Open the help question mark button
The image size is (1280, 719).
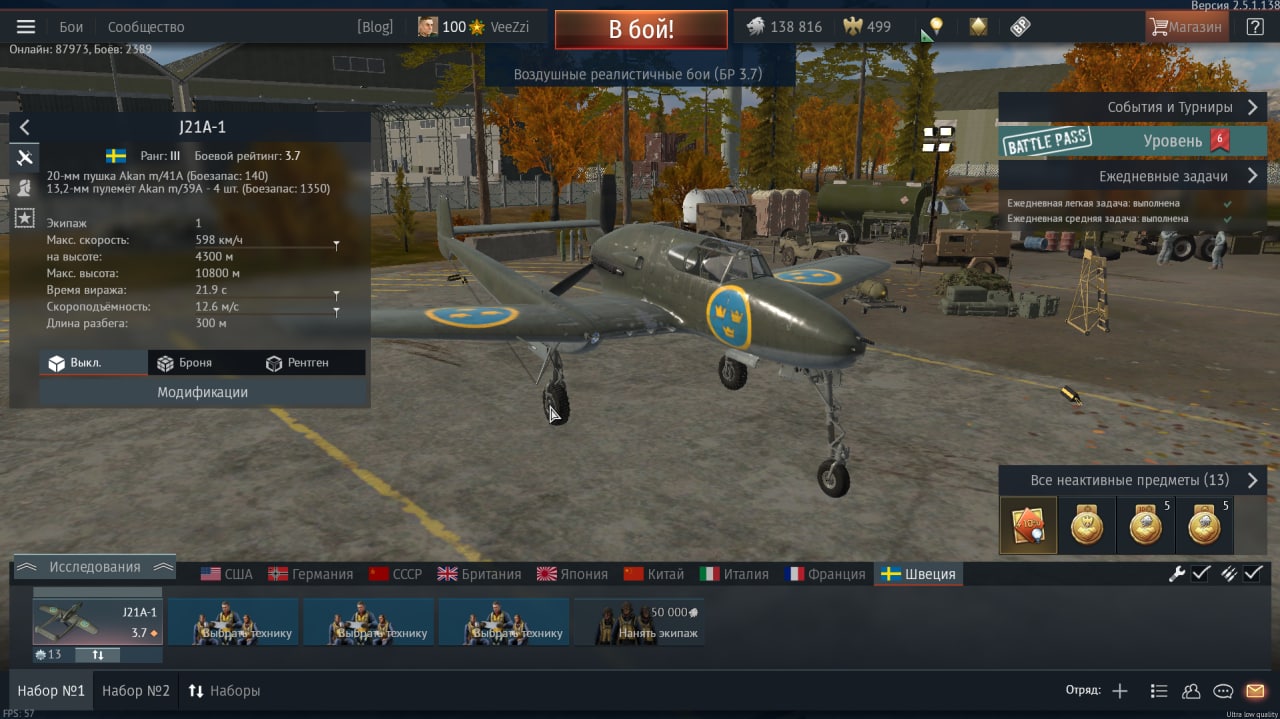coord(1254,27)
